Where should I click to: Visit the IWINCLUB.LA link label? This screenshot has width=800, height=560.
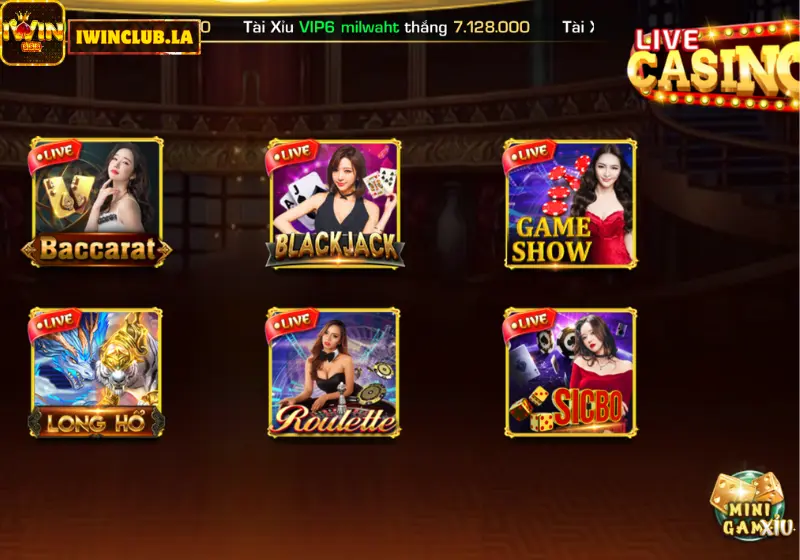click(134, 36)
